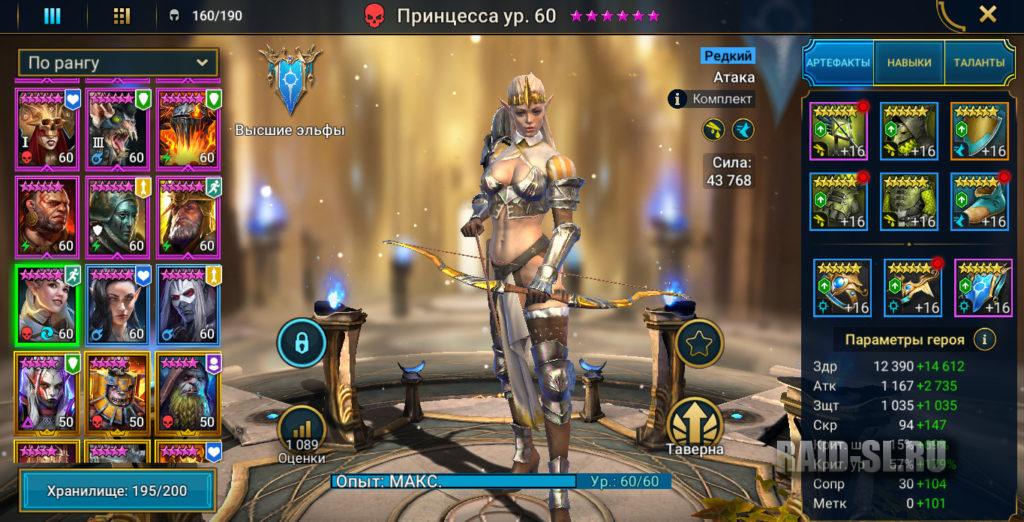Open the list view button

click(x=53, y=15)
